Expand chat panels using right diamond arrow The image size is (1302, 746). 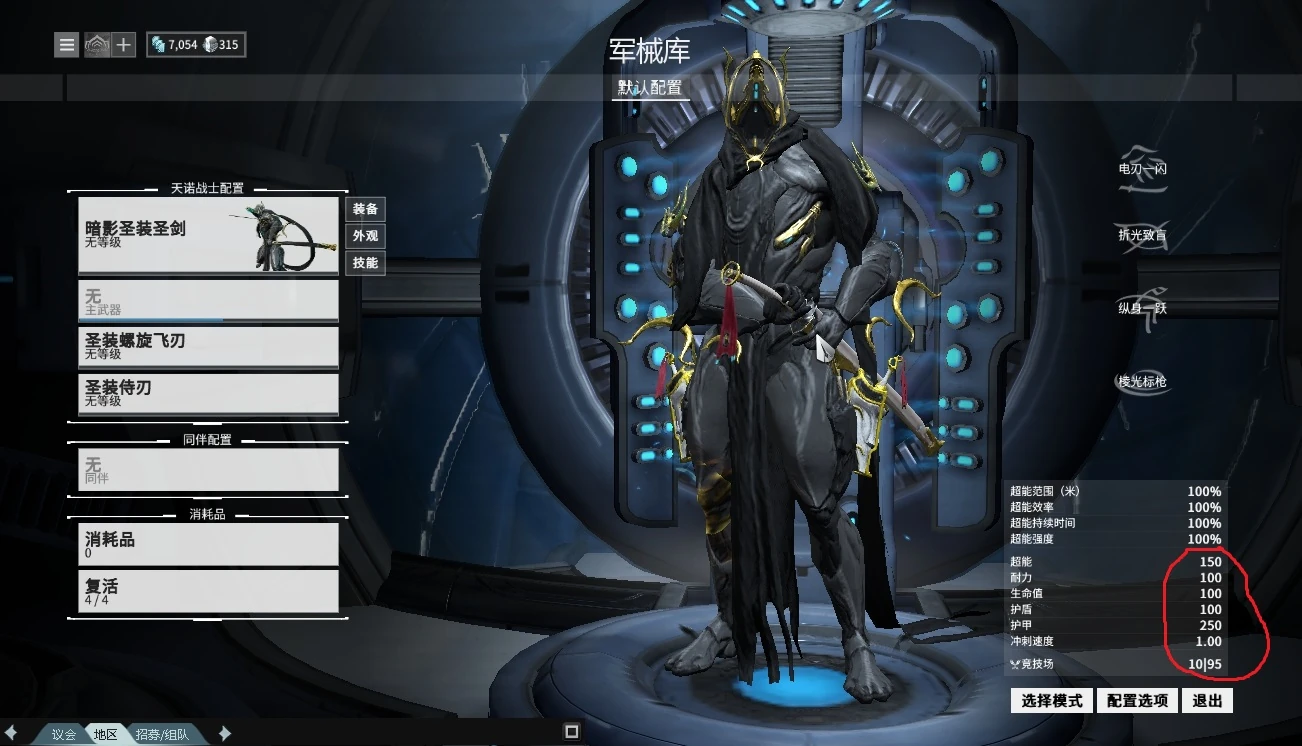(224, 732)
